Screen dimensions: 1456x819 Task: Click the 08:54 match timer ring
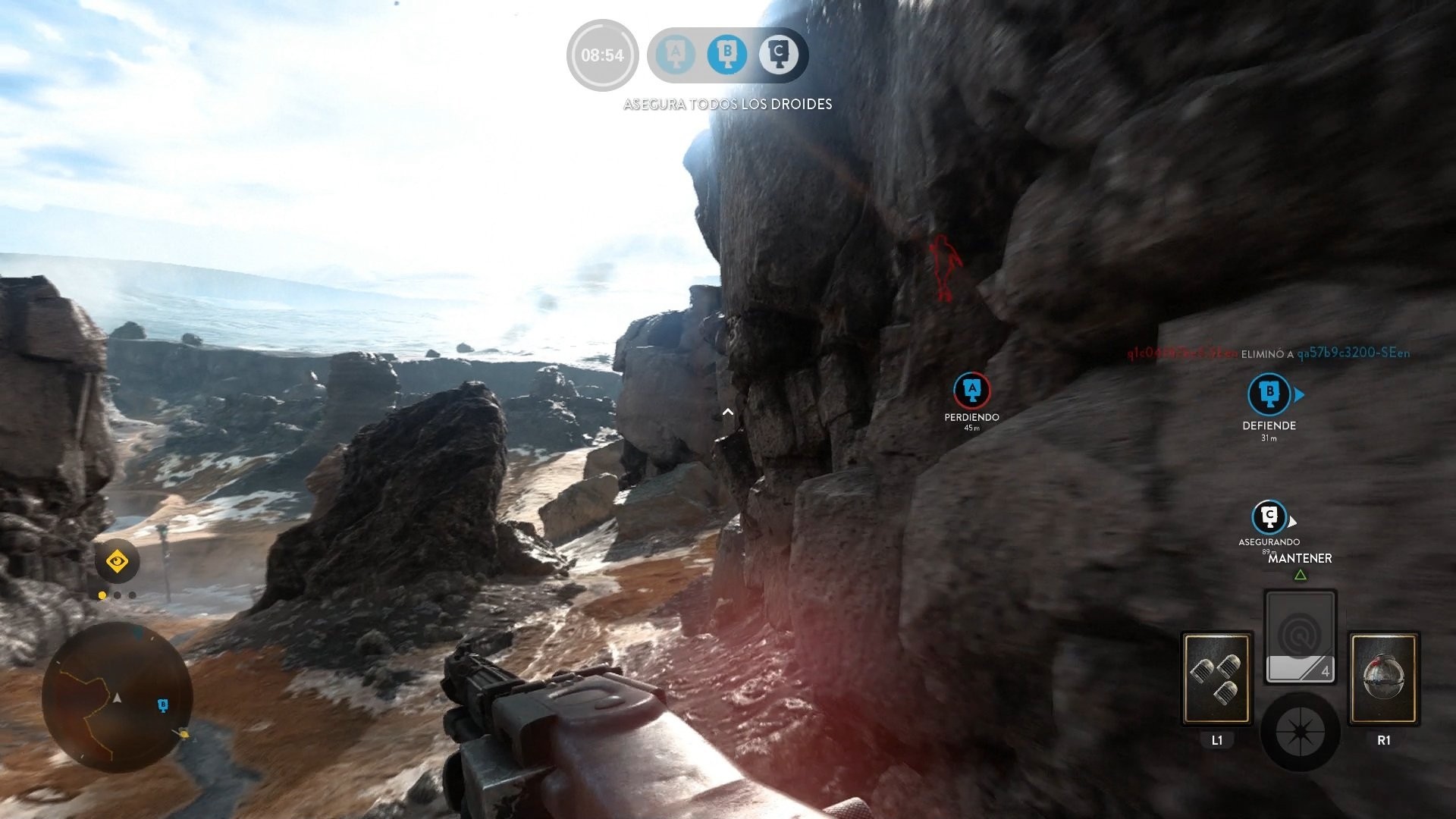pos(602,55)
